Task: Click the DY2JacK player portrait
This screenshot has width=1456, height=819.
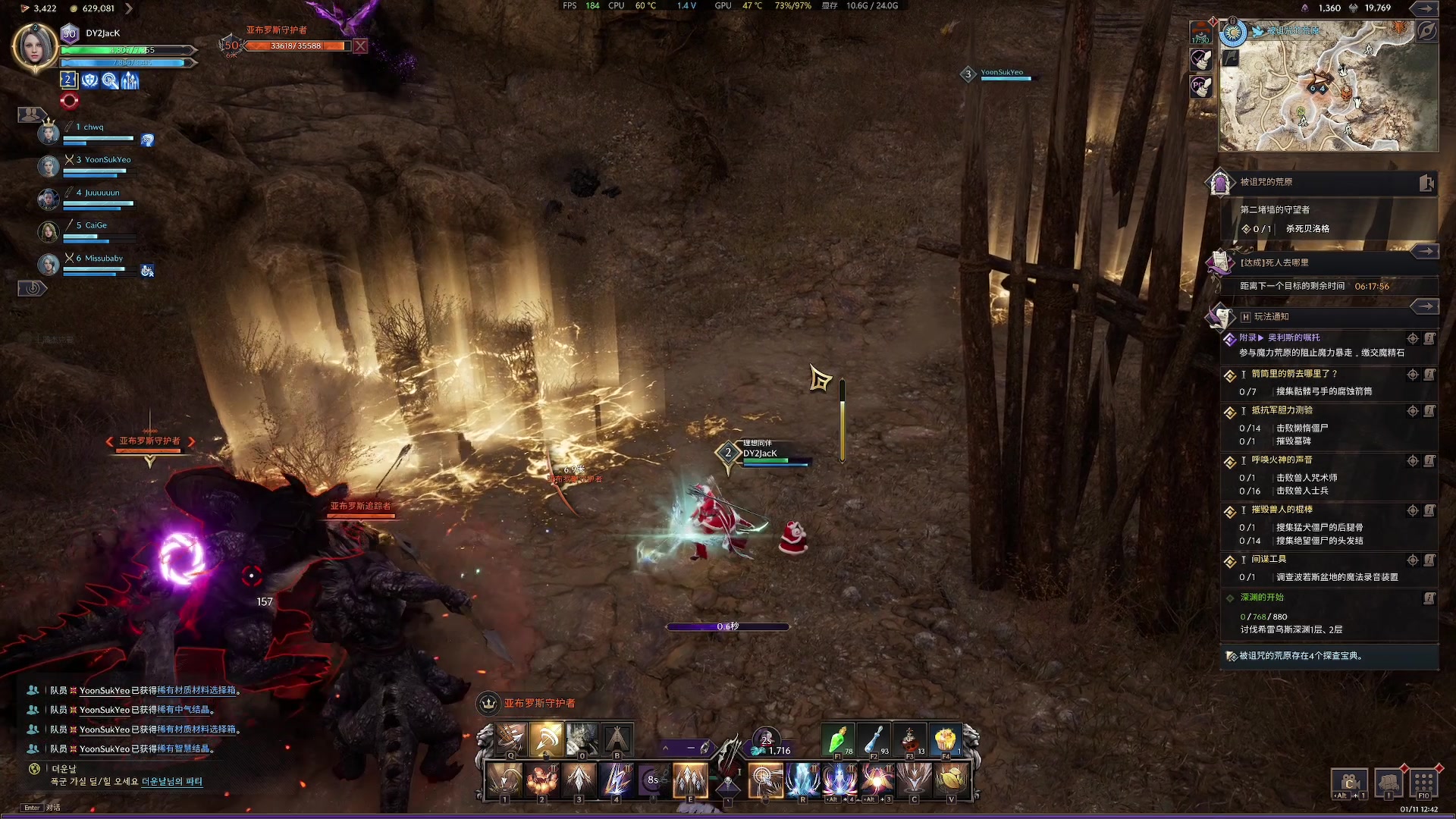Action: 35,47
